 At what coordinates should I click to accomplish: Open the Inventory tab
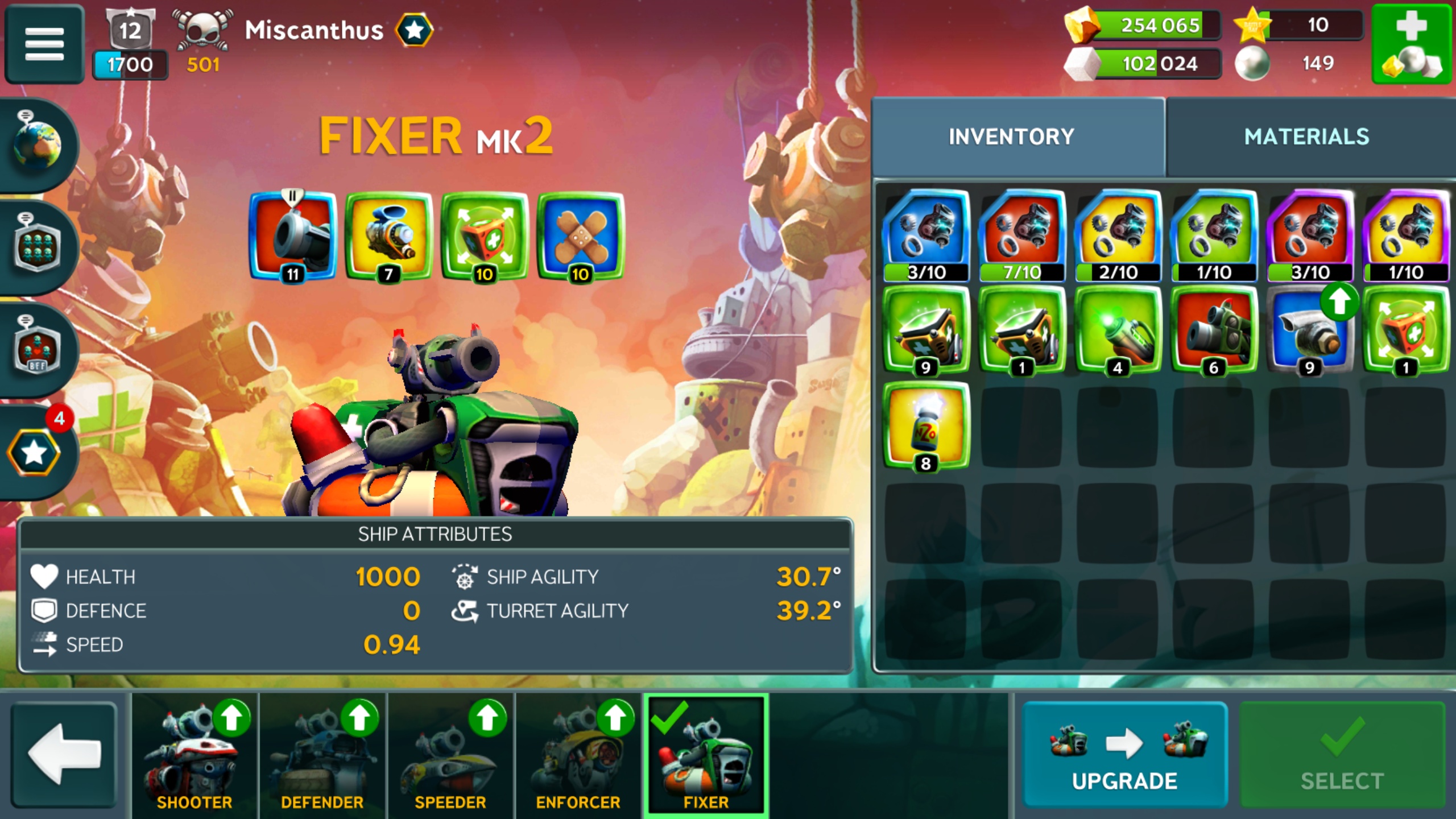1011,137
